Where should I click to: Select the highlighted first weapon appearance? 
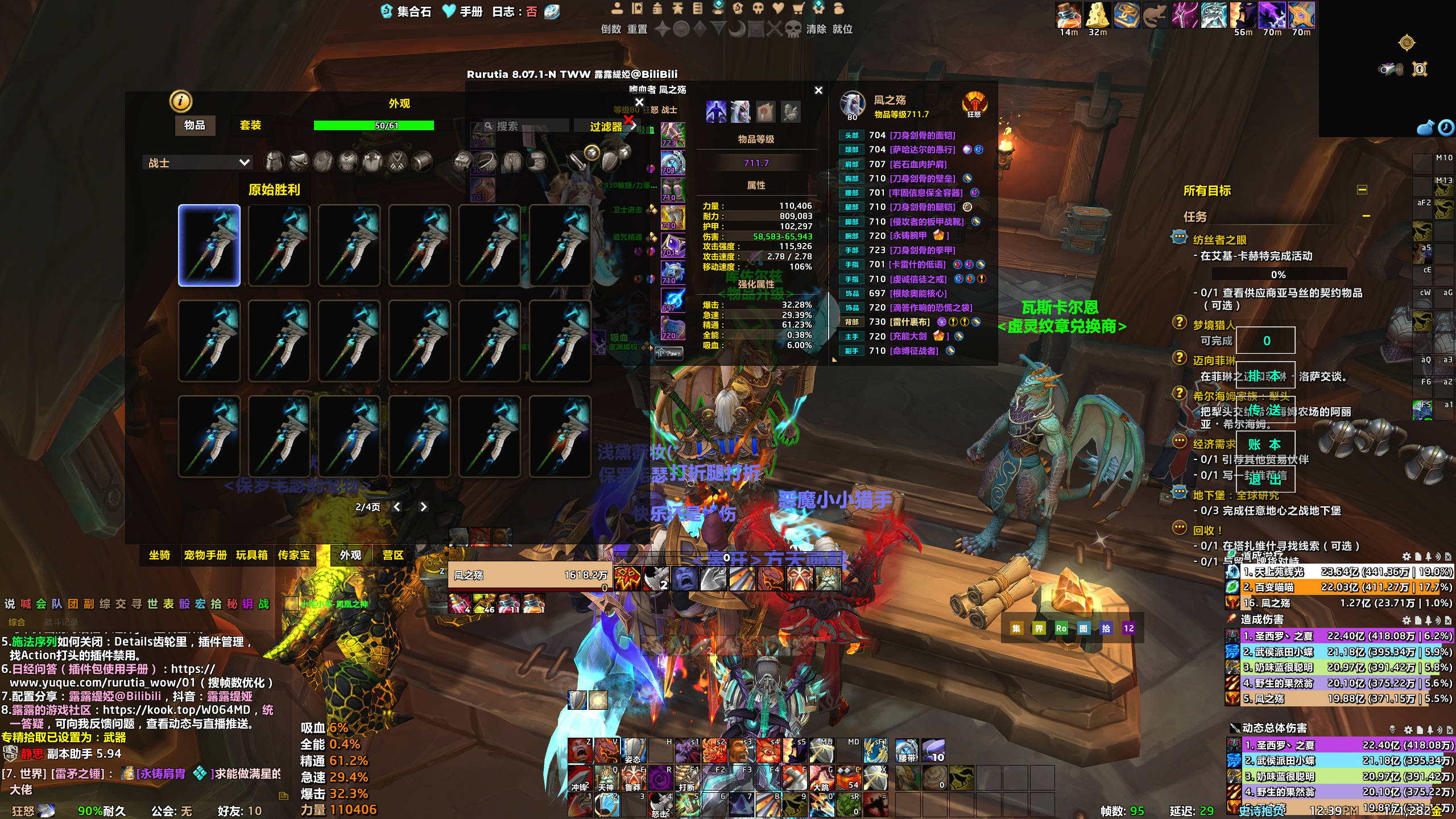(209, 245)
